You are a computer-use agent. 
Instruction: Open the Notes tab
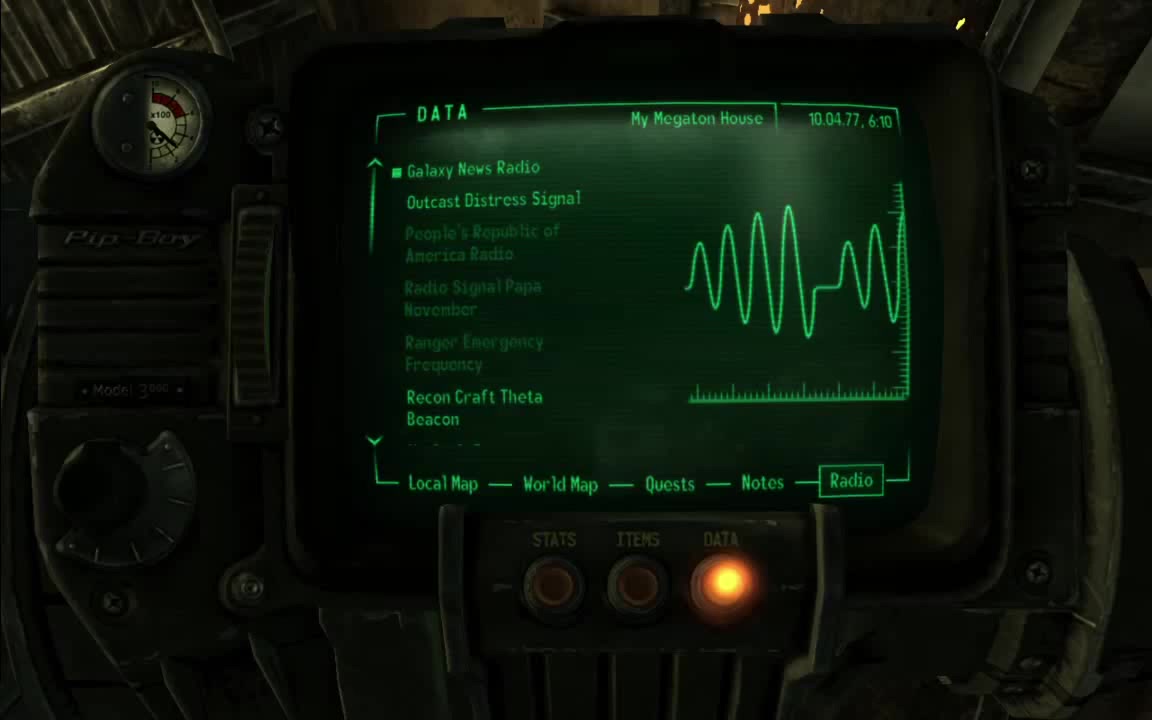(762, 483)
